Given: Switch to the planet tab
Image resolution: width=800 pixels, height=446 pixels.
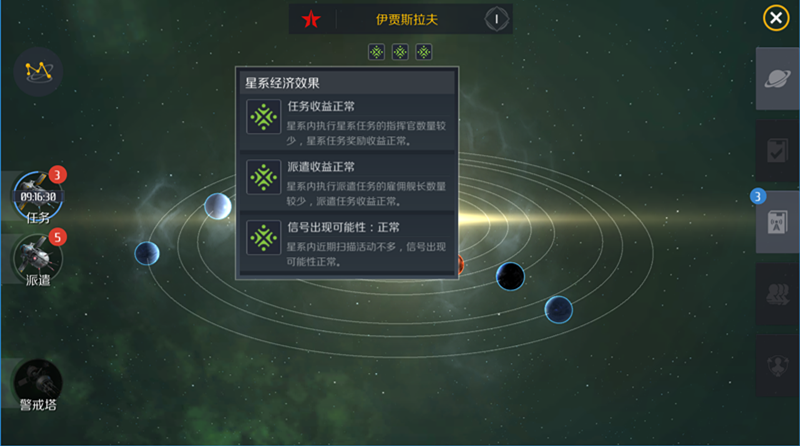Looking at the screenshot, I should (777, 80).
